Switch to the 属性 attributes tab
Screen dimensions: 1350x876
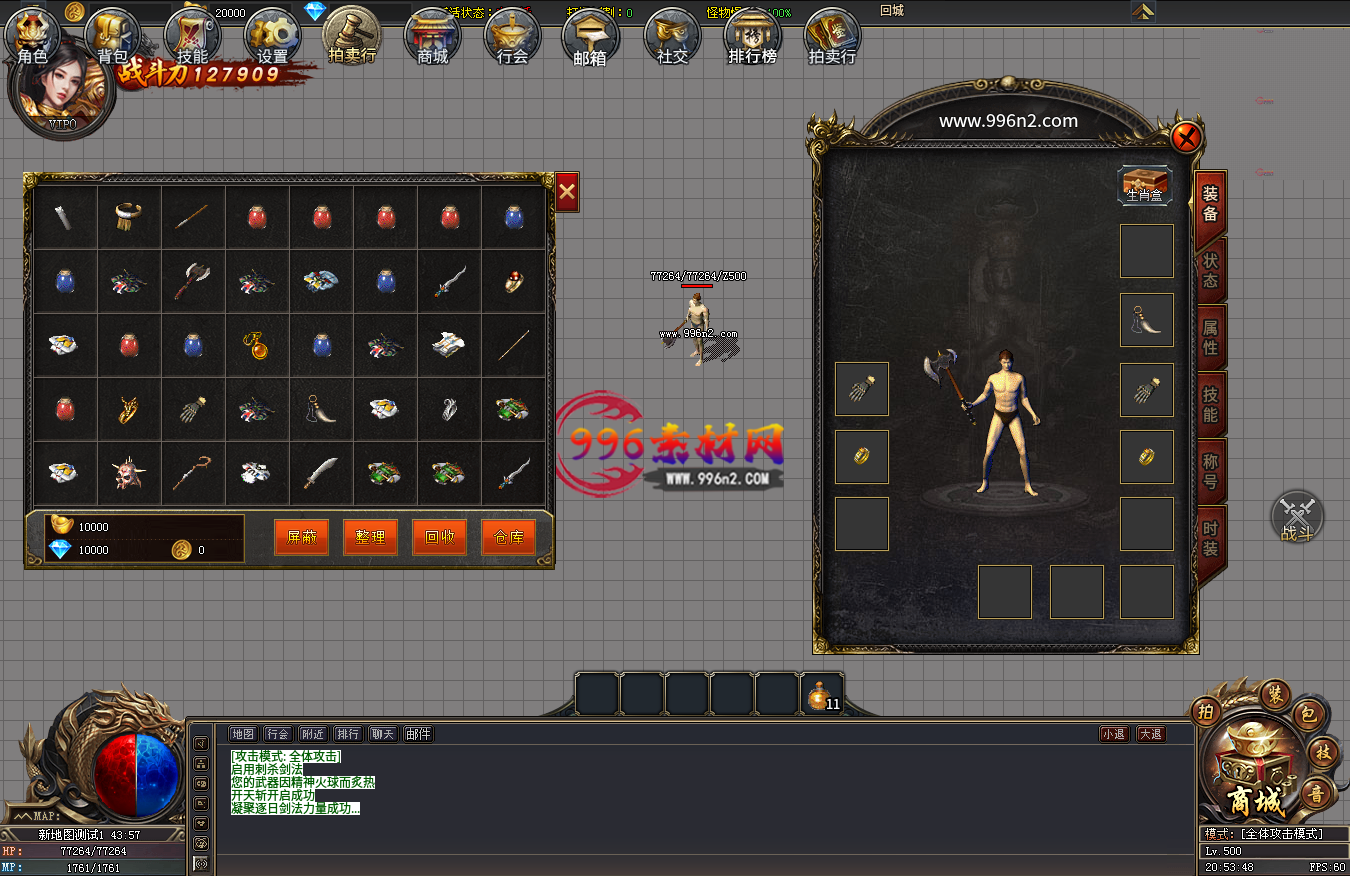(1210, 338)
